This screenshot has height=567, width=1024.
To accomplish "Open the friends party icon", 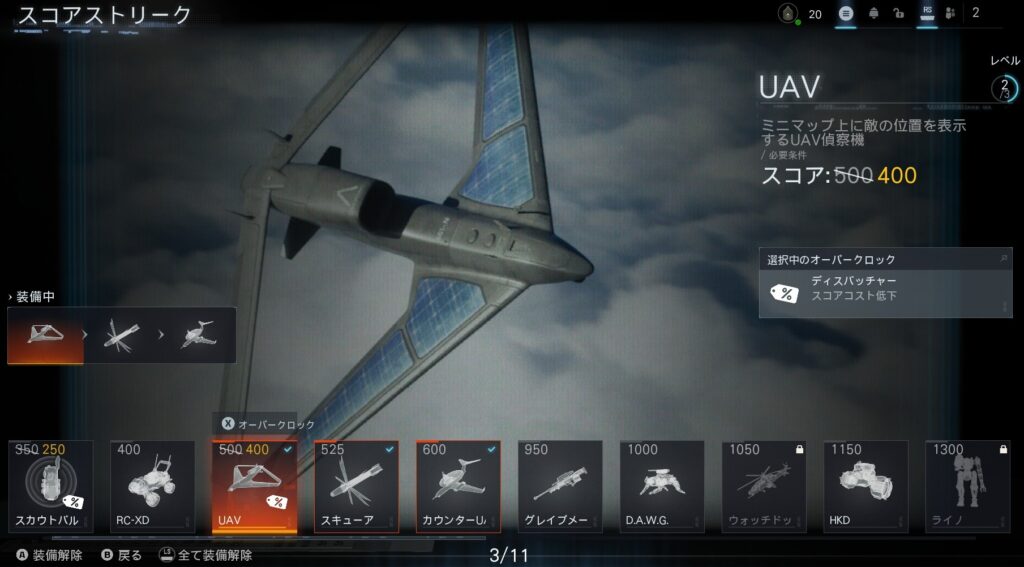I will click(950, 14).
